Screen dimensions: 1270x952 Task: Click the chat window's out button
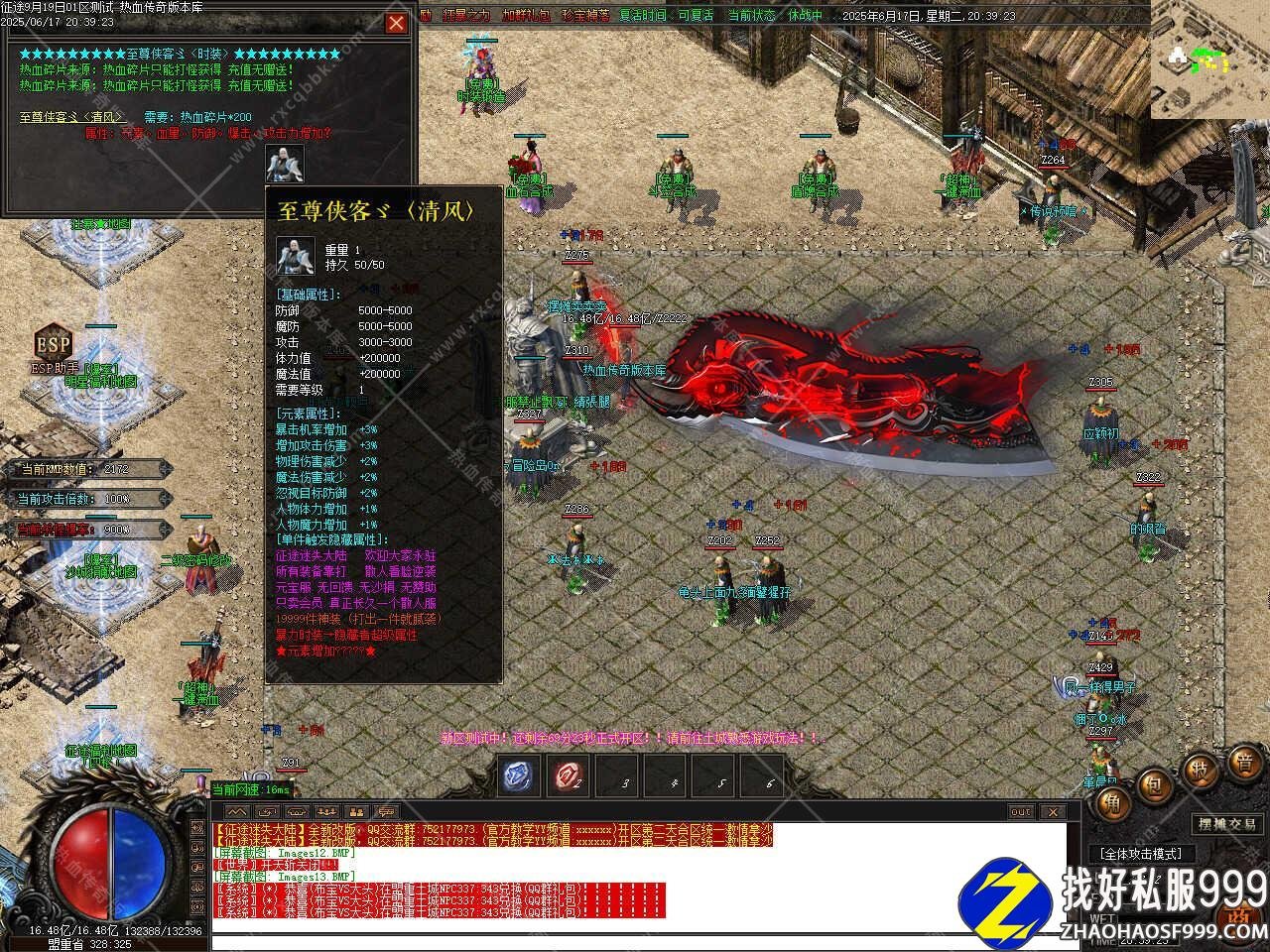point(1021,812)
